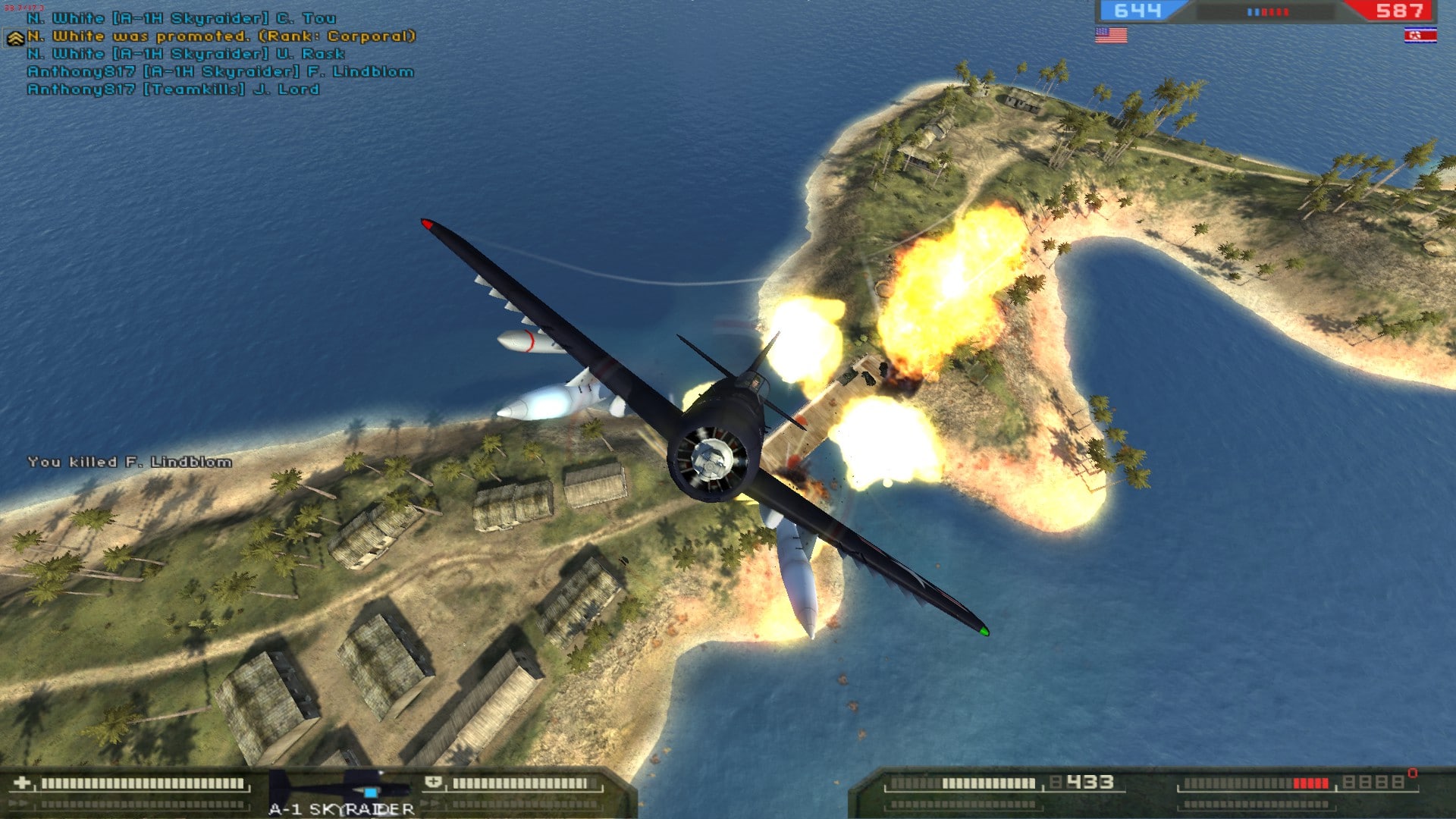
Task: Select the N. White promoted message
Action: tap(221, 36)
